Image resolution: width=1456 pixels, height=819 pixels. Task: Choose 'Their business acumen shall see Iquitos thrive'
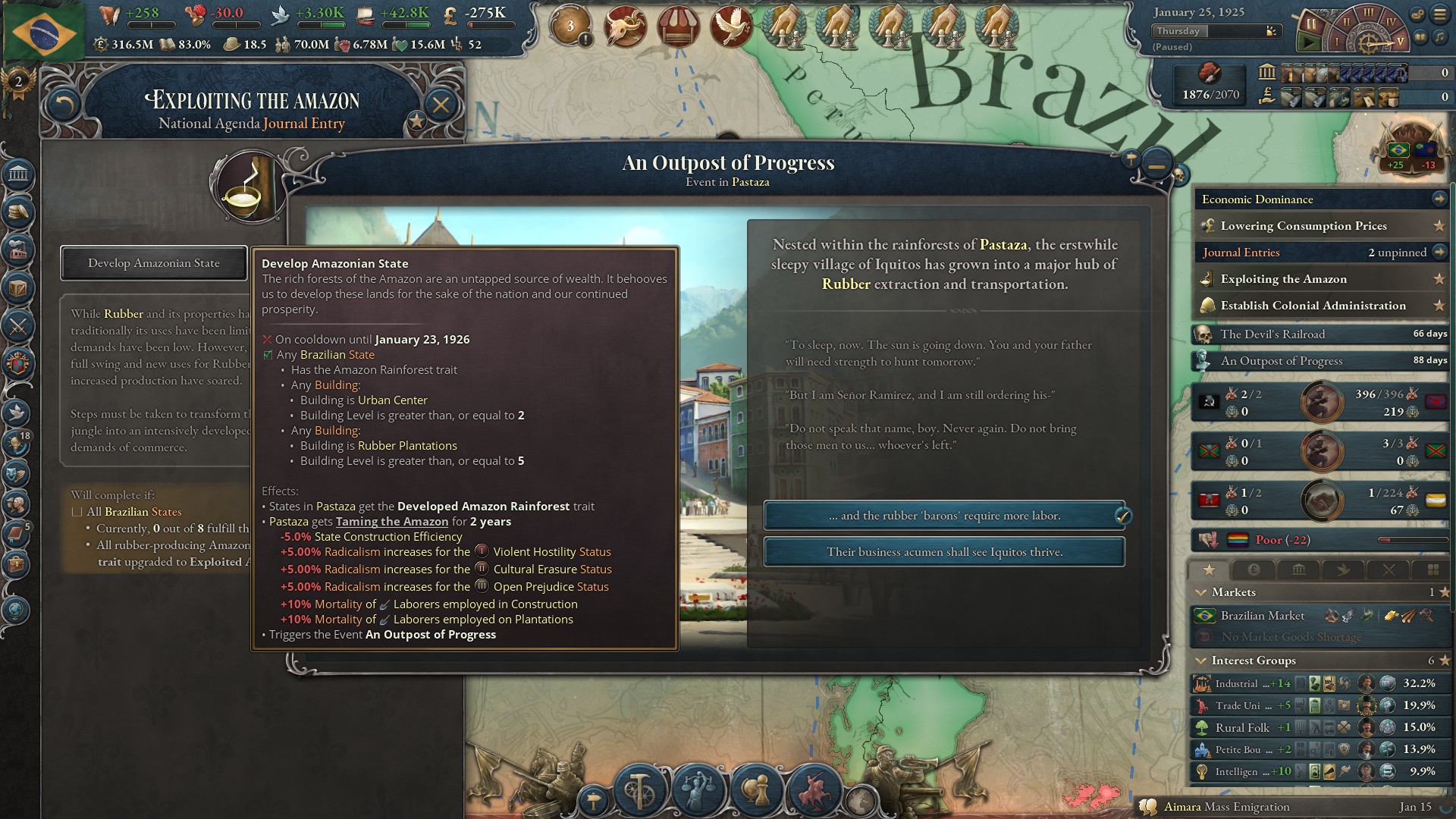pyautogui.click(x=943, y=551)
